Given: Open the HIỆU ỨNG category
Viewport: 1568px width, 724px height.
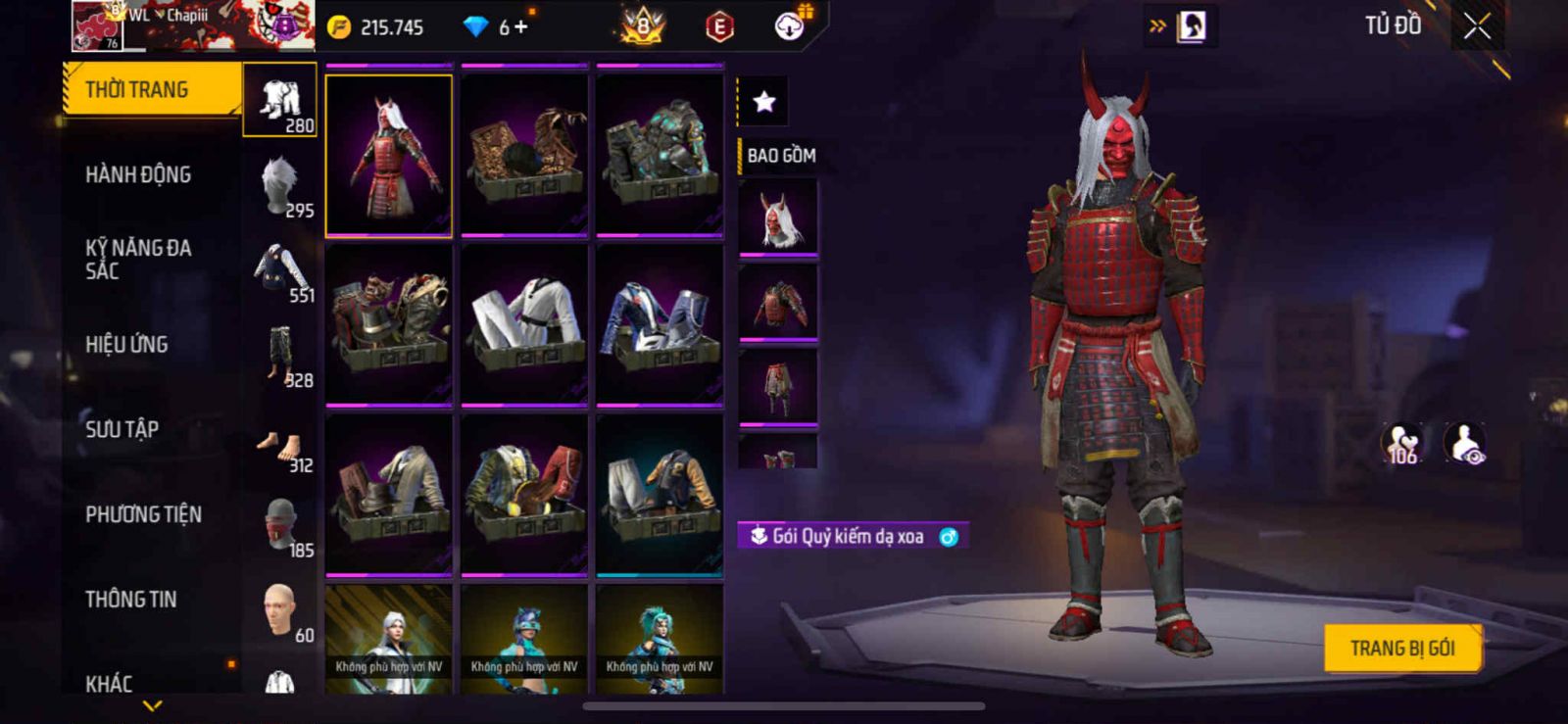Looking at the screenshot, I should coord(126,345).
